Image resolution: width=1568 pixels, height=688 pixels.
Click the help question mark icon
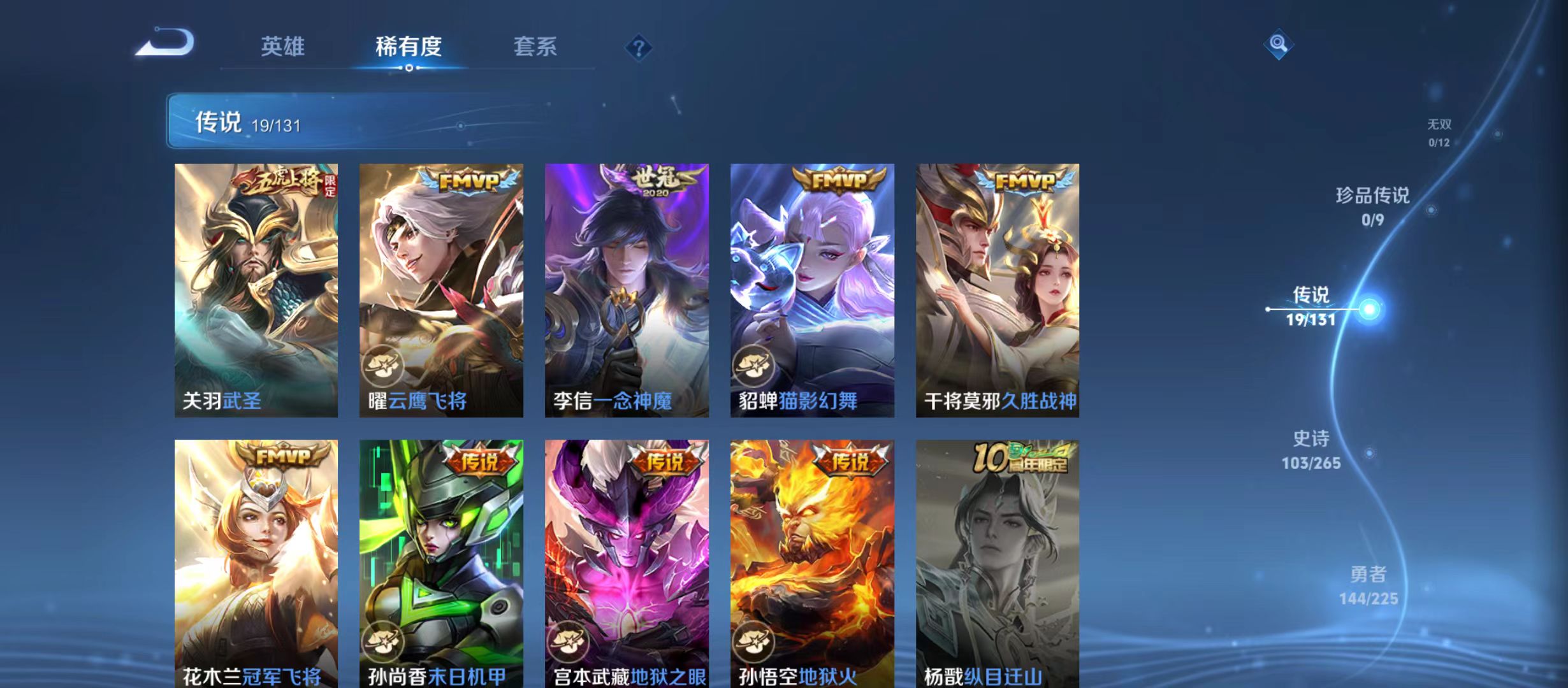pos(640,48)
